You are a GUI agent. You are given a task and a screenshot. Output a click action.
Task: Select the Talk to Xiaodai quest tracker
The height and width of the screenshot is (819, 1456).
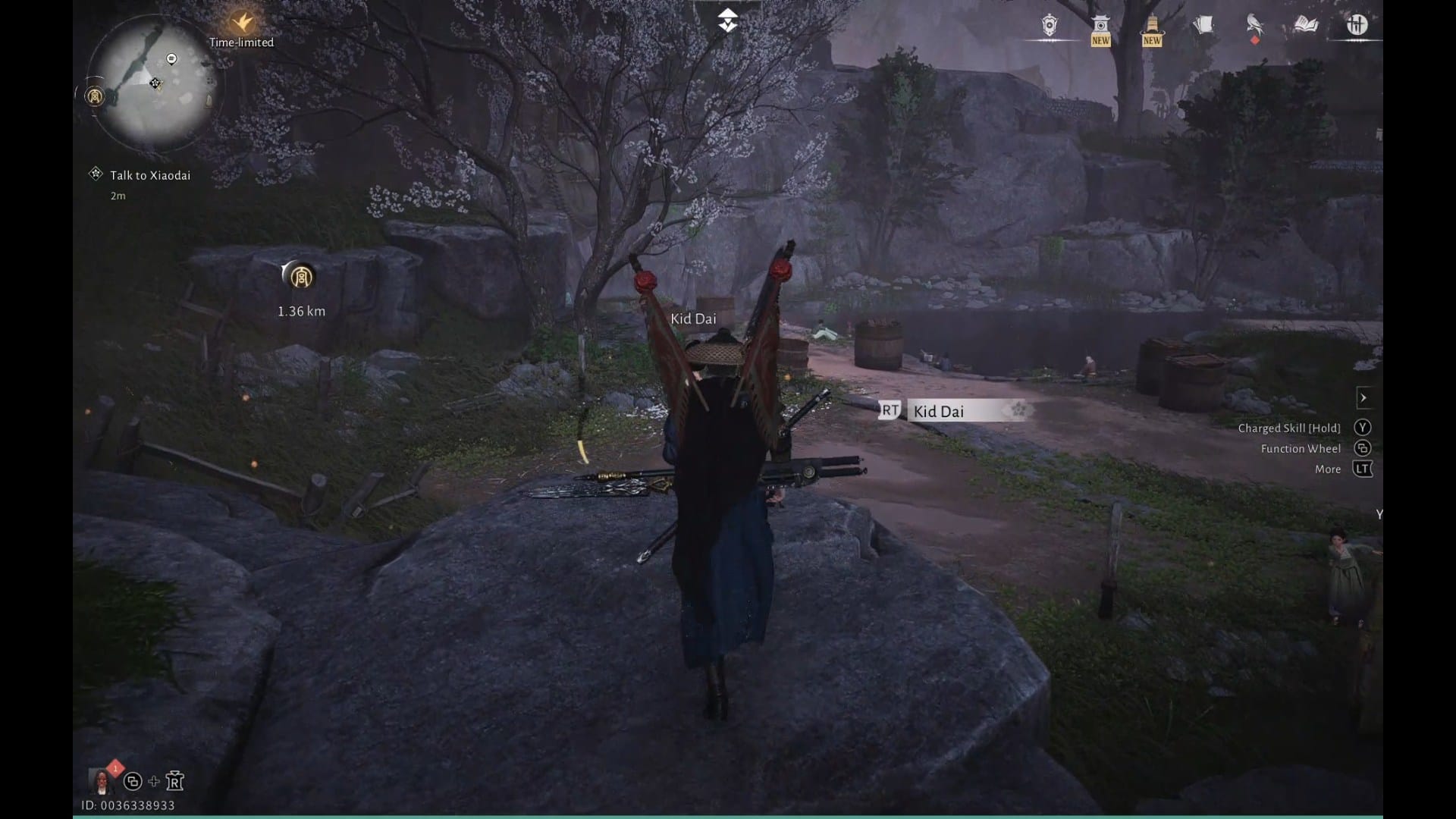pos(149,175)
